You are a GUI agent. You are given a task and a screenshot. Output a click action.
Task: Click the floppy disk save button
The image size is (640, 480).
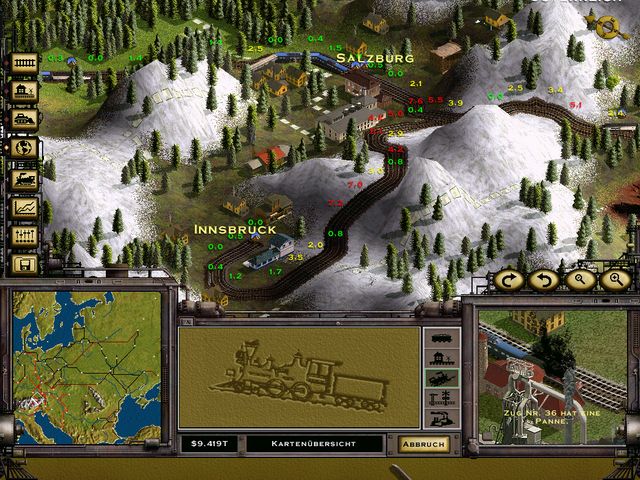click(24, 265)
